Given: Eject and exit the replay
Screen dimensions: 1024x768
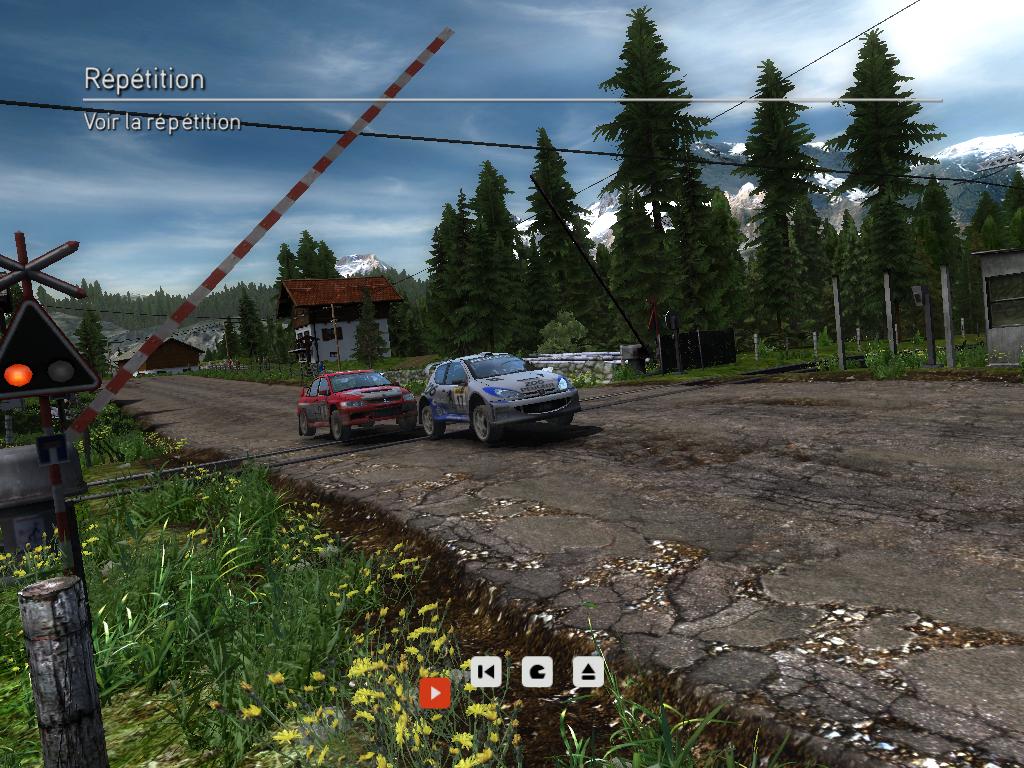Looking at the screenshot, I should point(588,671).
